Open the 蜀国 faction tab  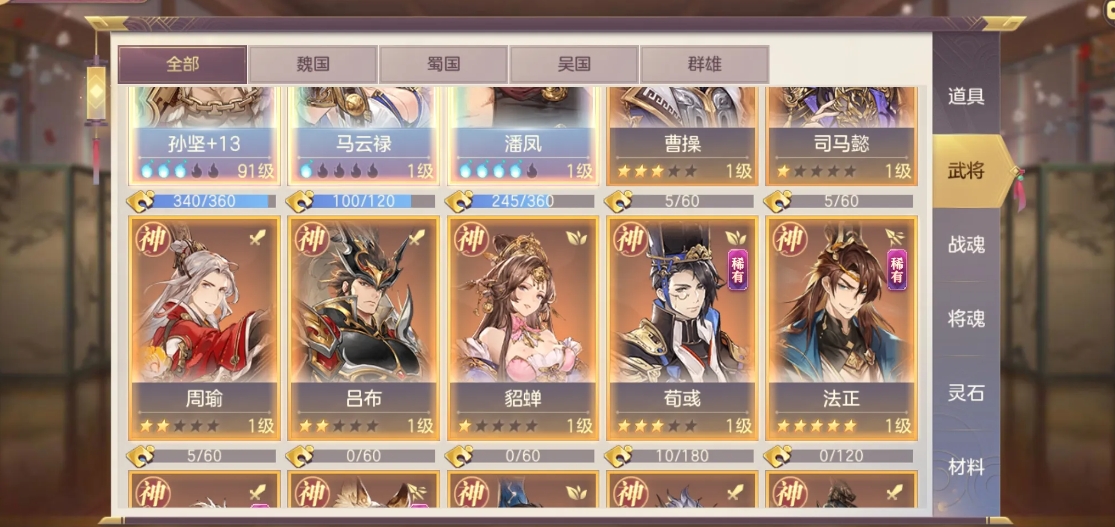pos(443,64)
